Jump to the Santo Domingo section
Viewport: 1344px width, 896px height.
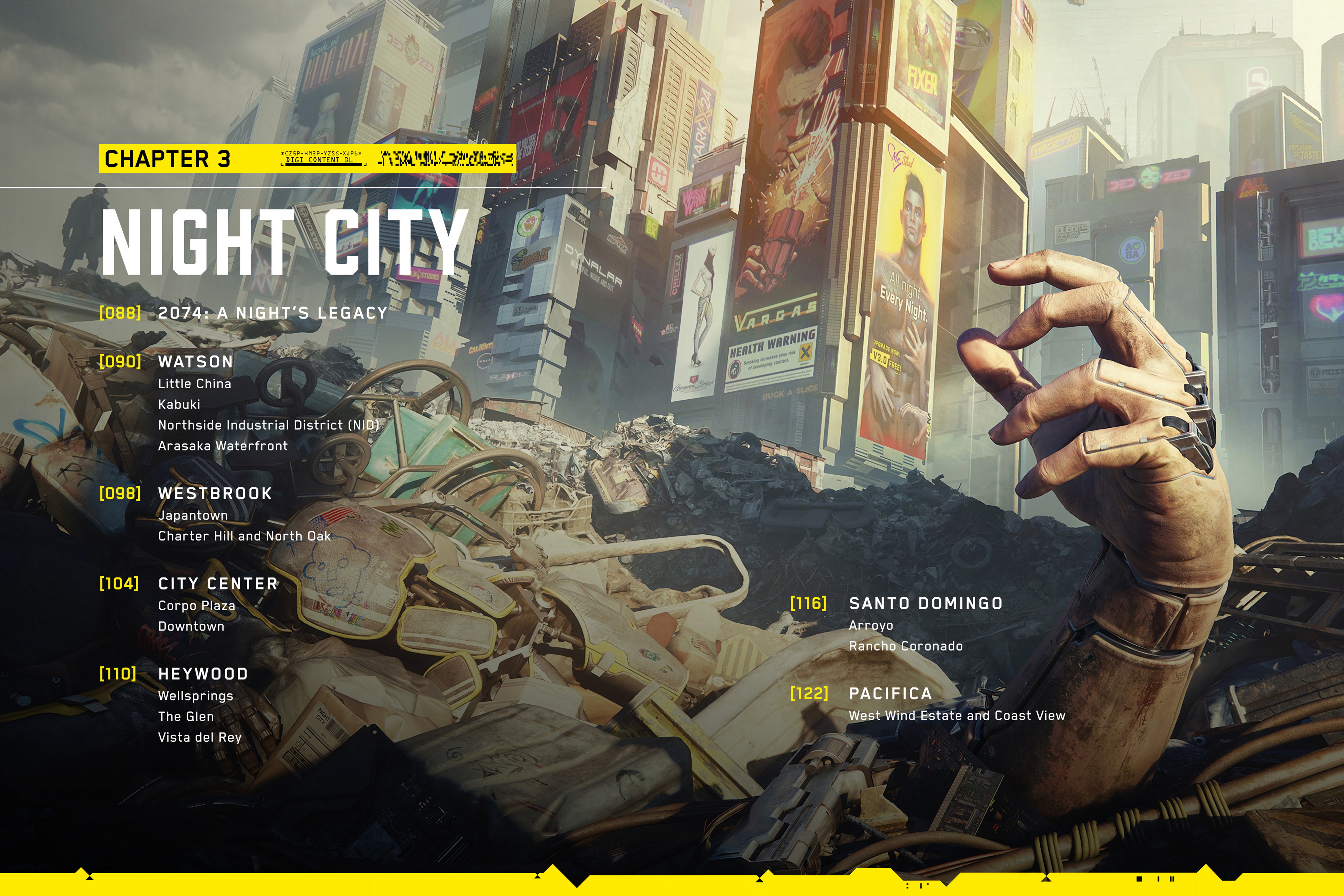pos(926,603)
